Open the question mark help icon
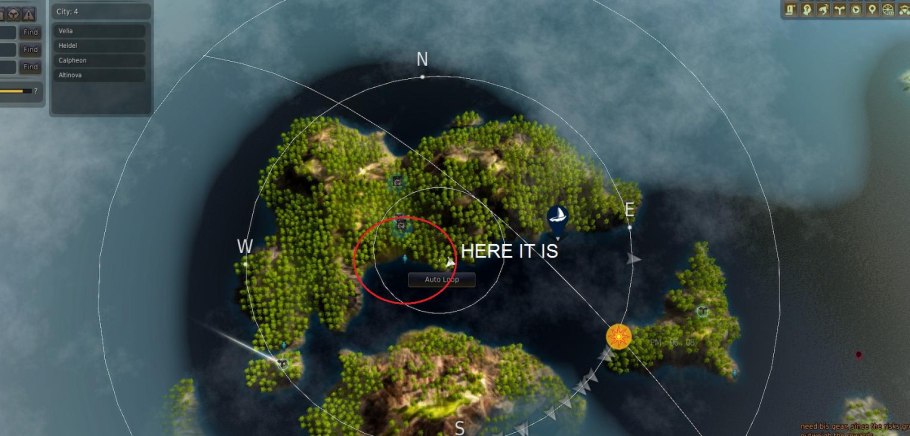 [x=36, y=91]
